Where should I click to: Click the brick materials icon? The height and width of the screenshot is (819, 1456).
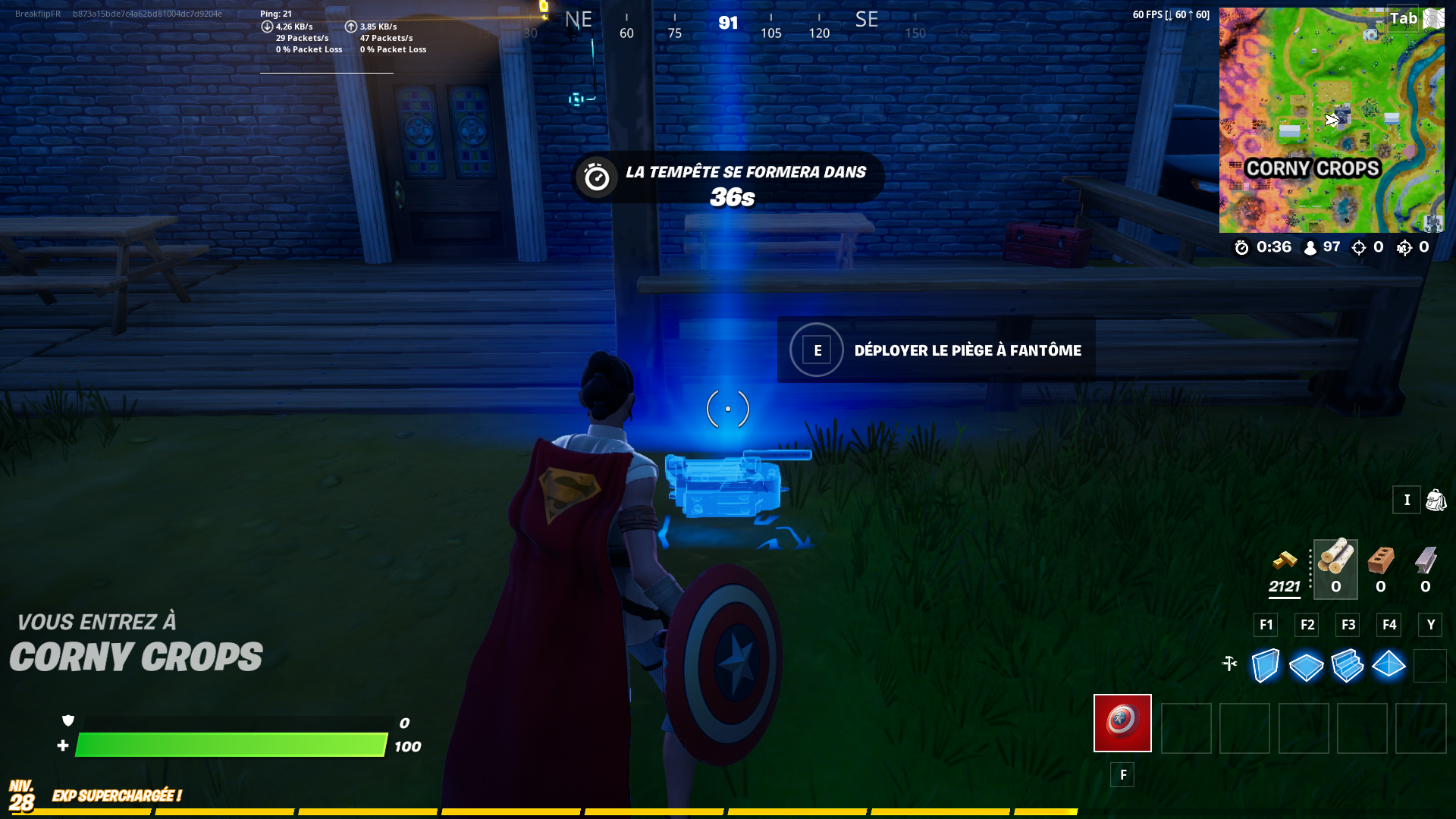1380,561
